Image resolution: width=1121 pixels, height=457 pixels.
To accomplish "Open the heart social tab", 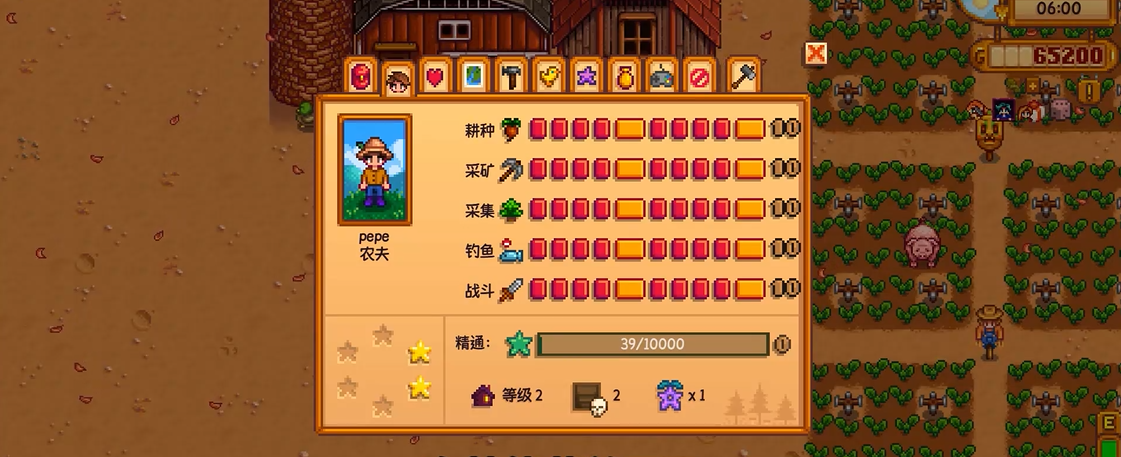I will tap(434, 76).
